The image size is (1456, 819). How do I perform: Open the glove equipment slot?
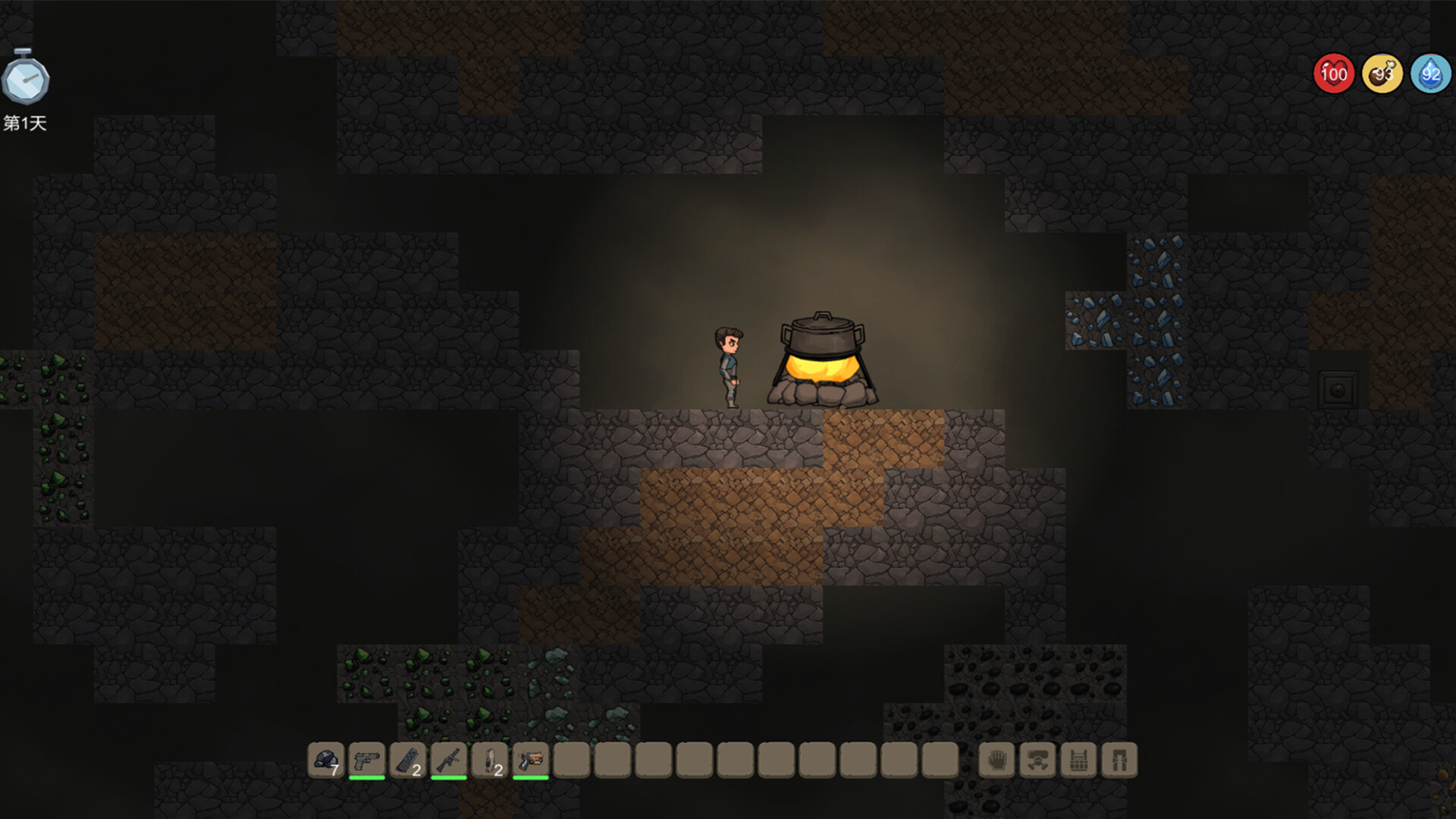pyautogui.click(x=997, y=759)
